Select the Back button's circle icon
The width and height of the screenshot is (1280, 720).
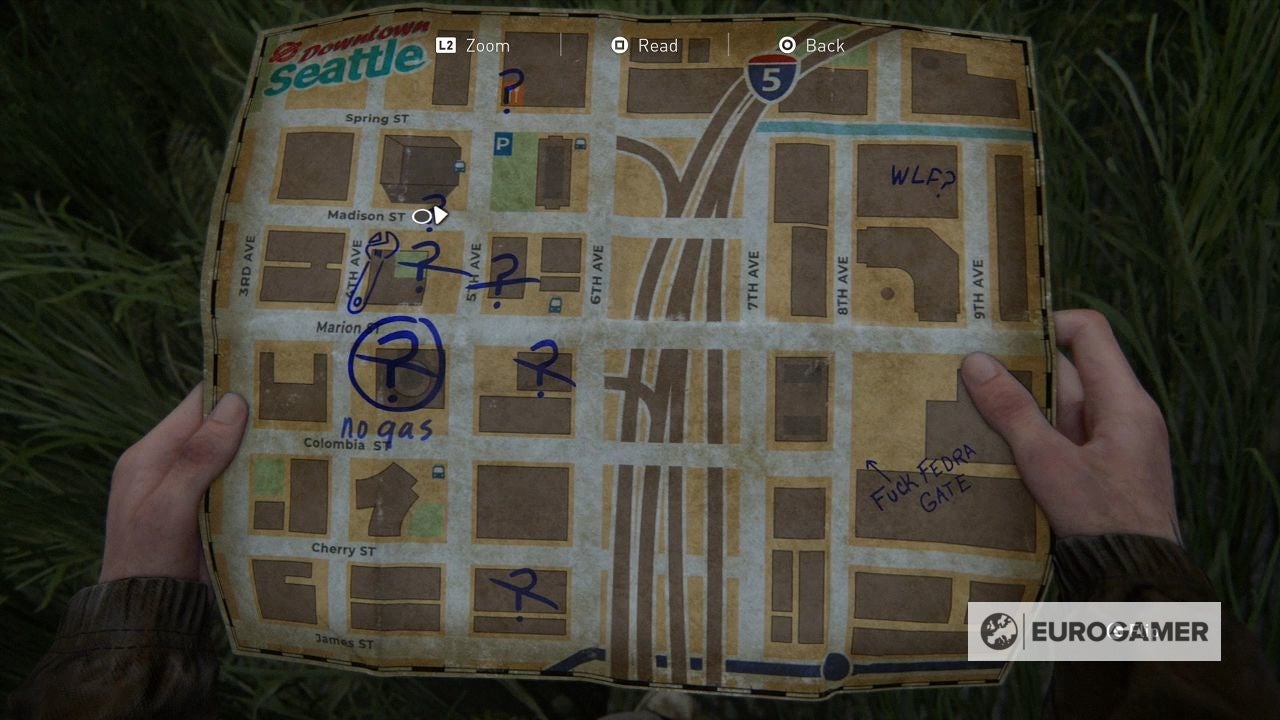coord(789,45)
